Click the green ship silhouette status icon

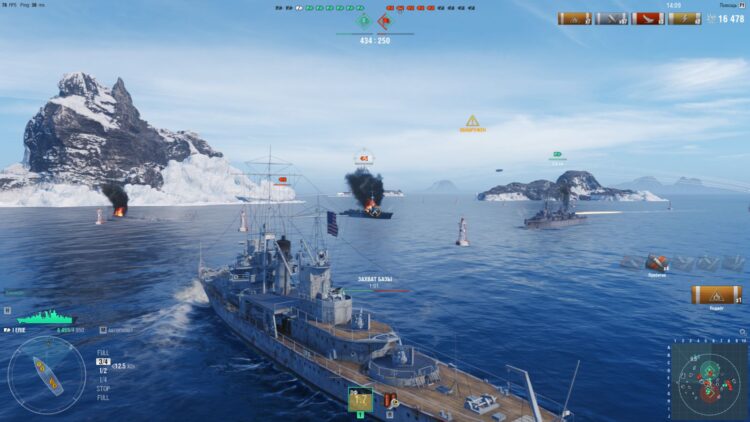pos(45,317)
